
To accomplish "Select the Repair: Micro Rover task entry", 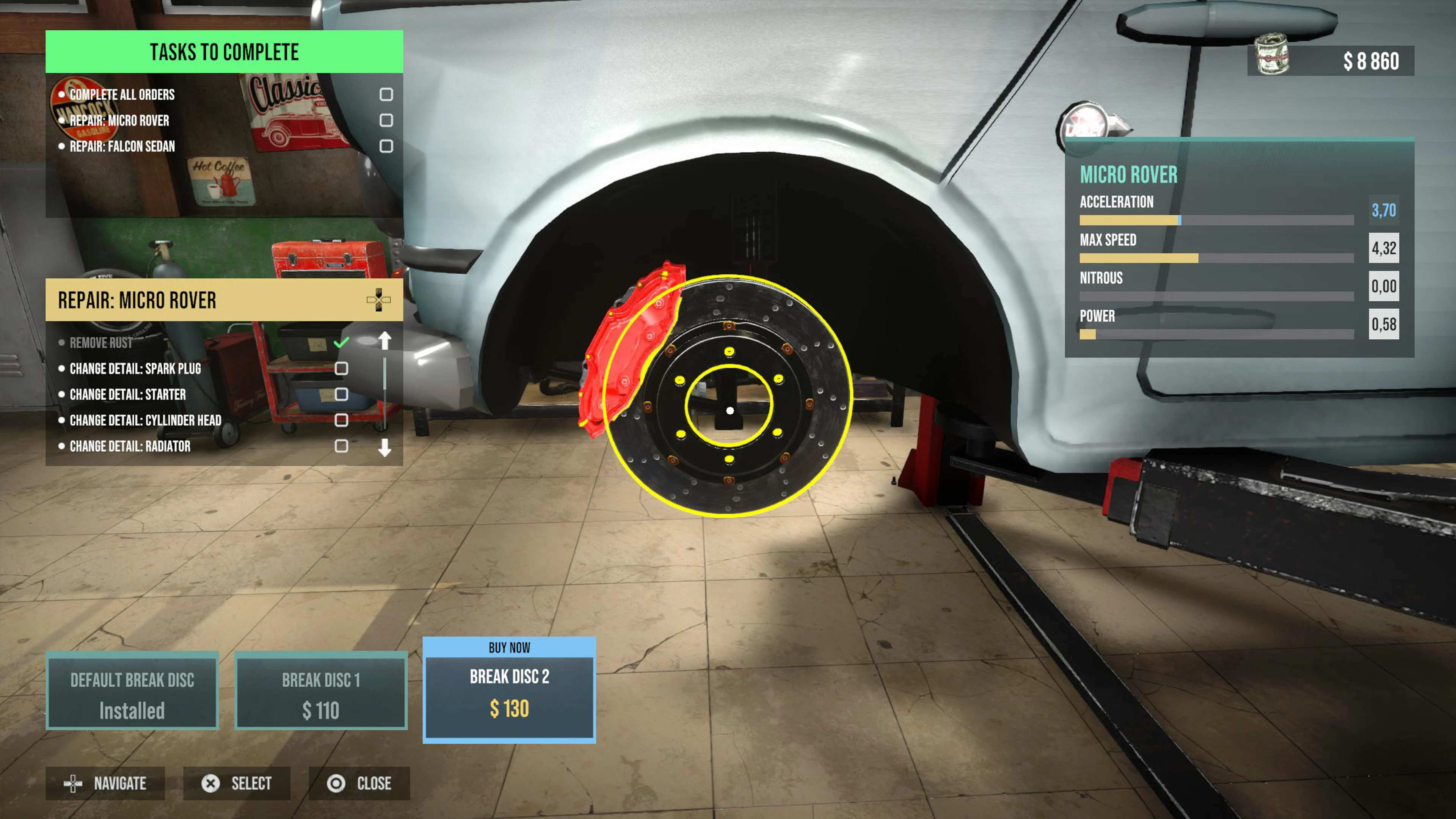I will pyautogui.click(x=119, y=121).
